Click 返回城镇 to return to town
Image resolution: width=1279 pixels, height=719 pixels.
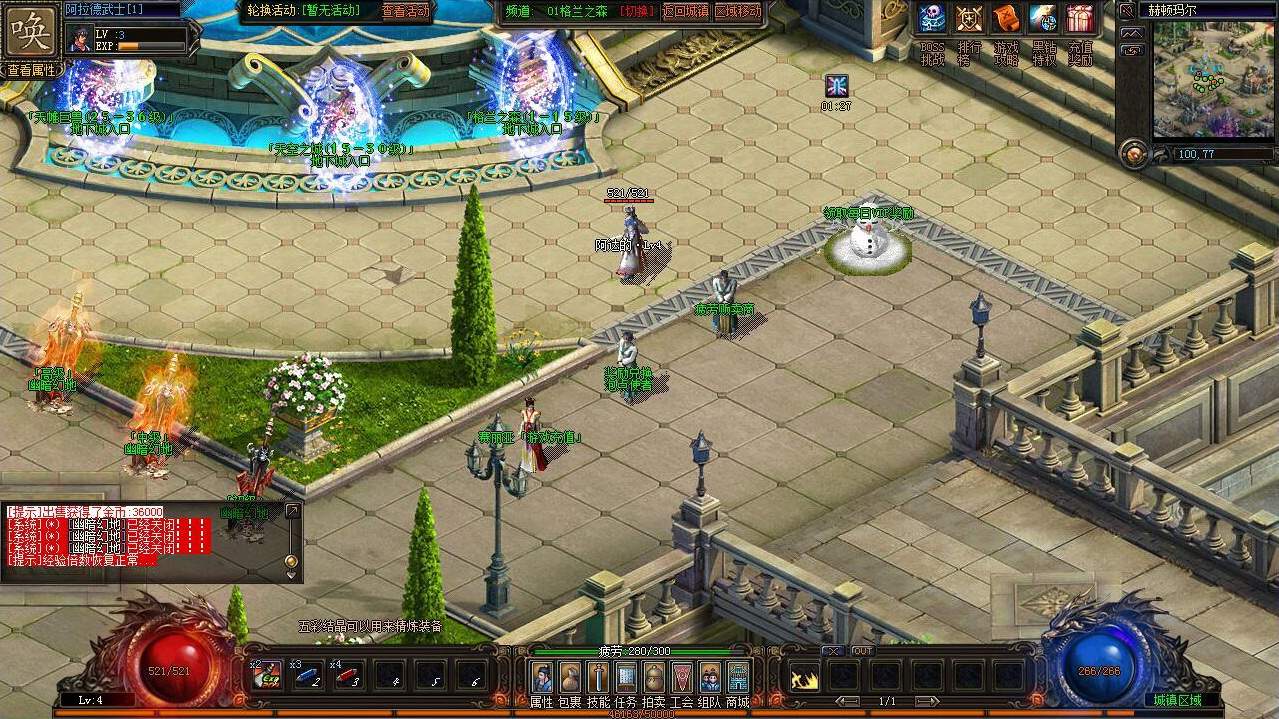tap(685, 11)
